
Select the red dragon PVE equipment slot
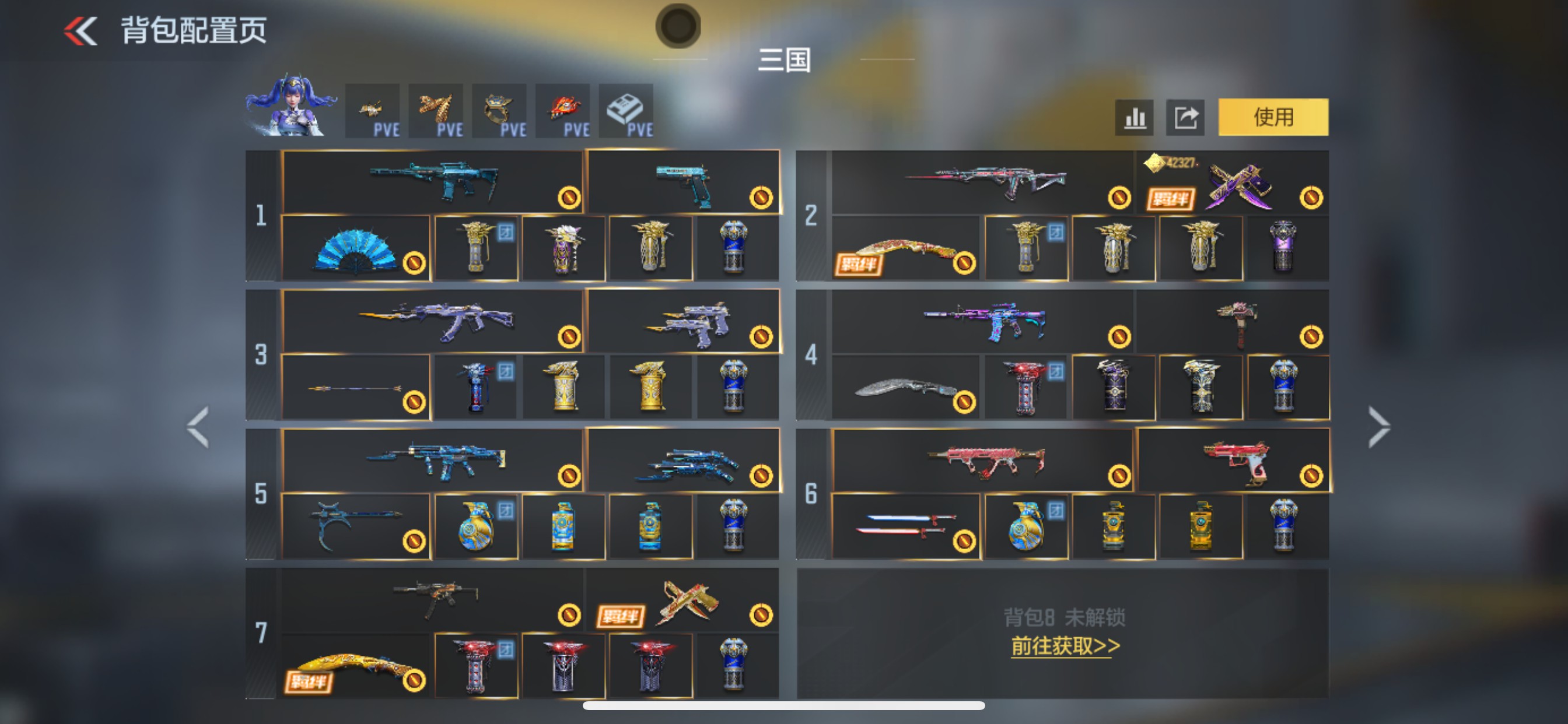pyautogui.click(x=562, y=111)
